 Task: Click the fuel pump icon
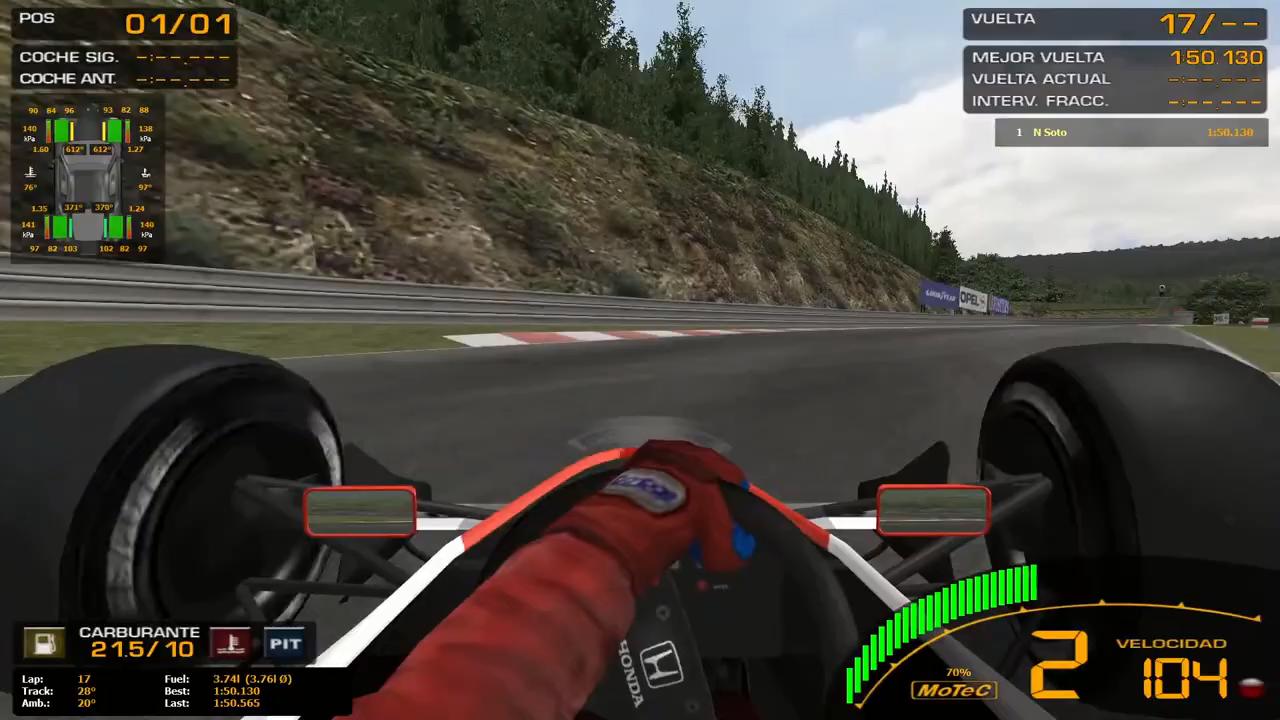[x=44, y=643]
